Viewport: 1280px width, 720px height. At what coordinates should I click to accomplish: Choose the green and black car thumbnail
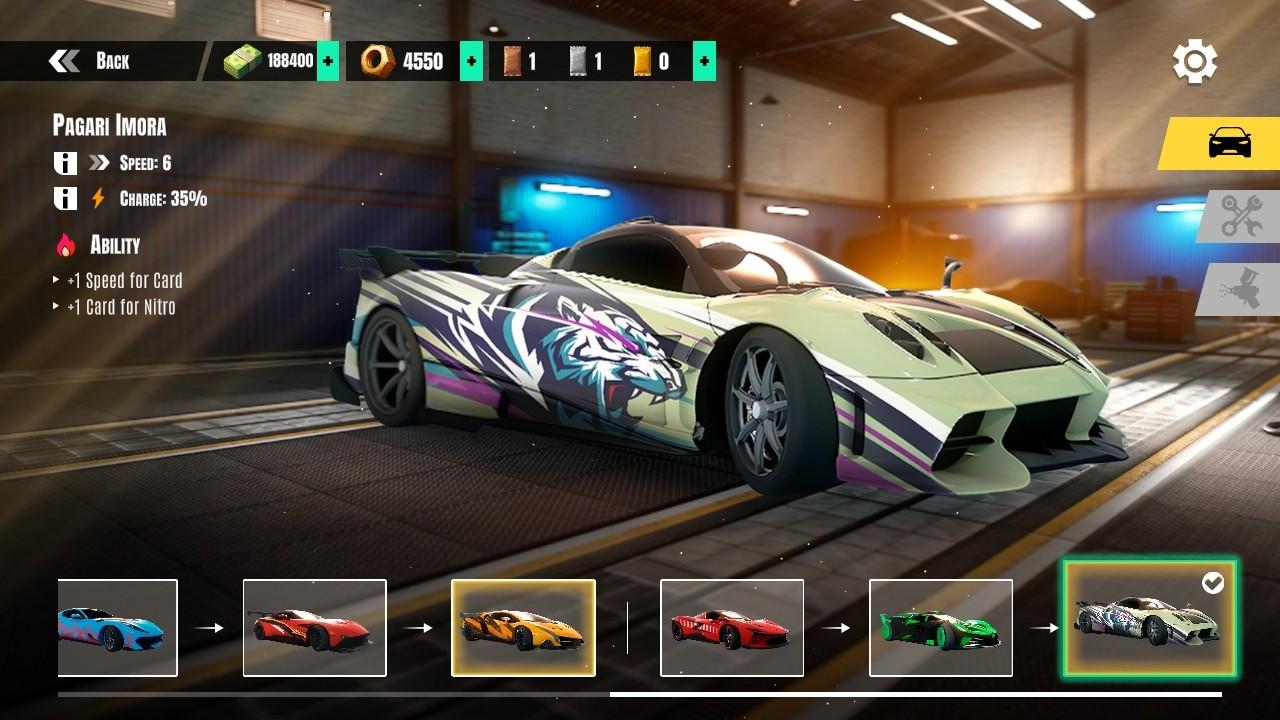(x=940, y=628)
